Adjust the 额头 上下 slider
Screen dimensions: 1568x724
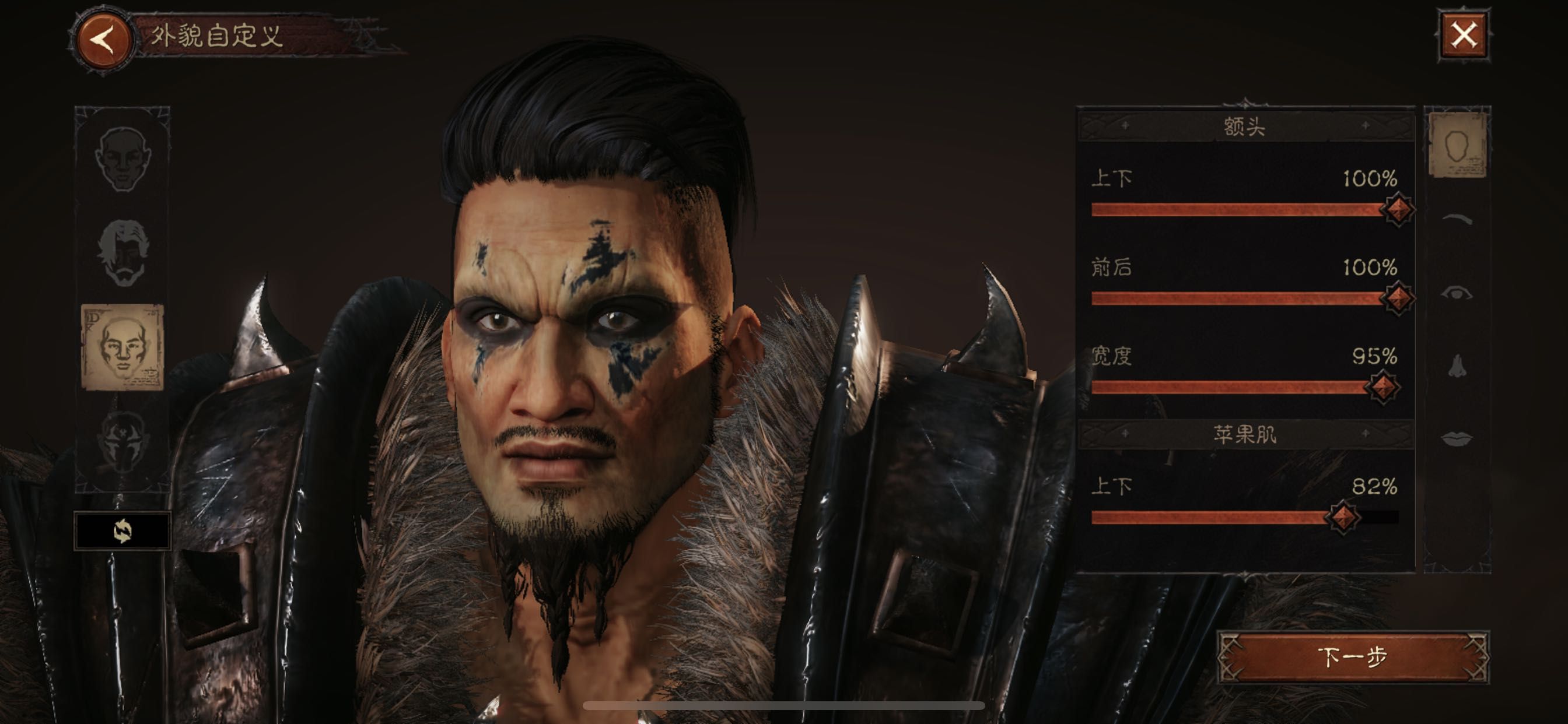(1396, 209)
